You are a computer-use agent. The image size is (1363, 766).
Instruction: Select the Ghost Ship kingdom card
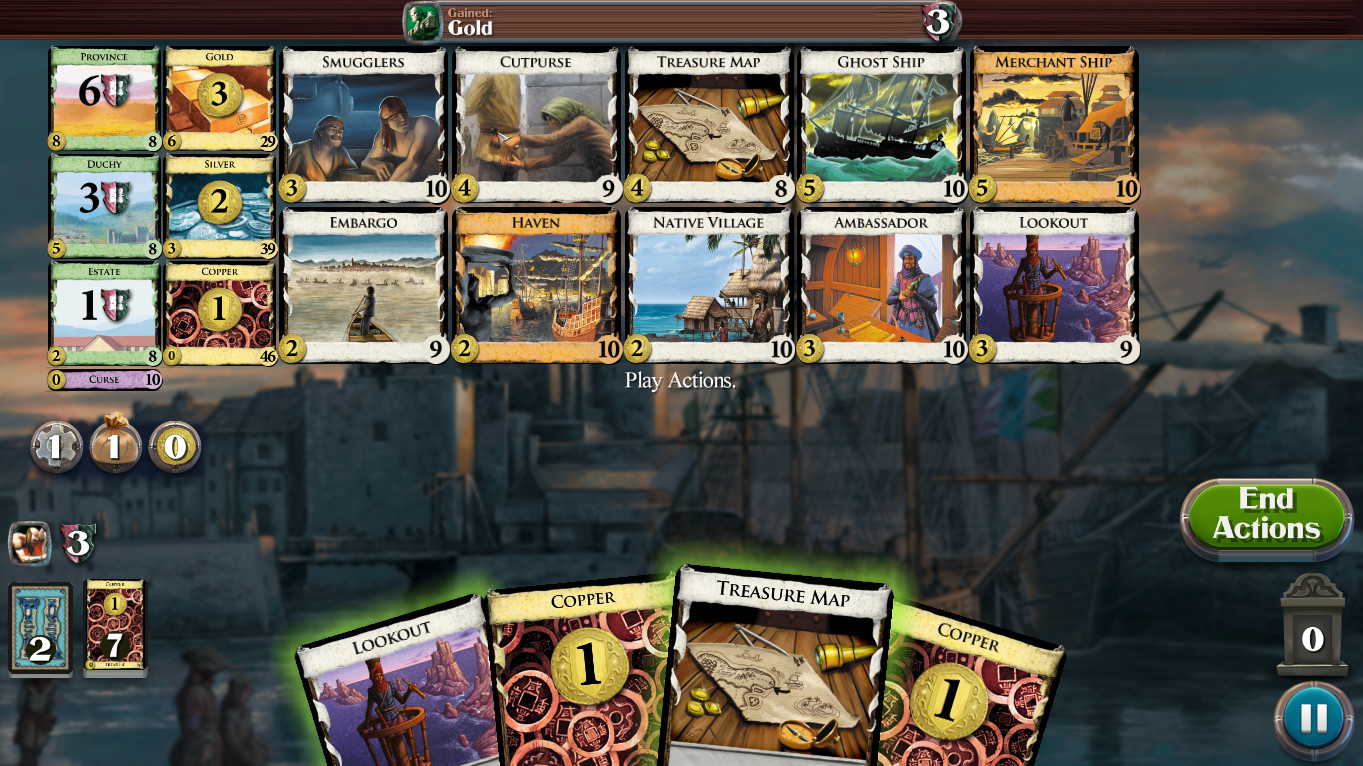881,125
